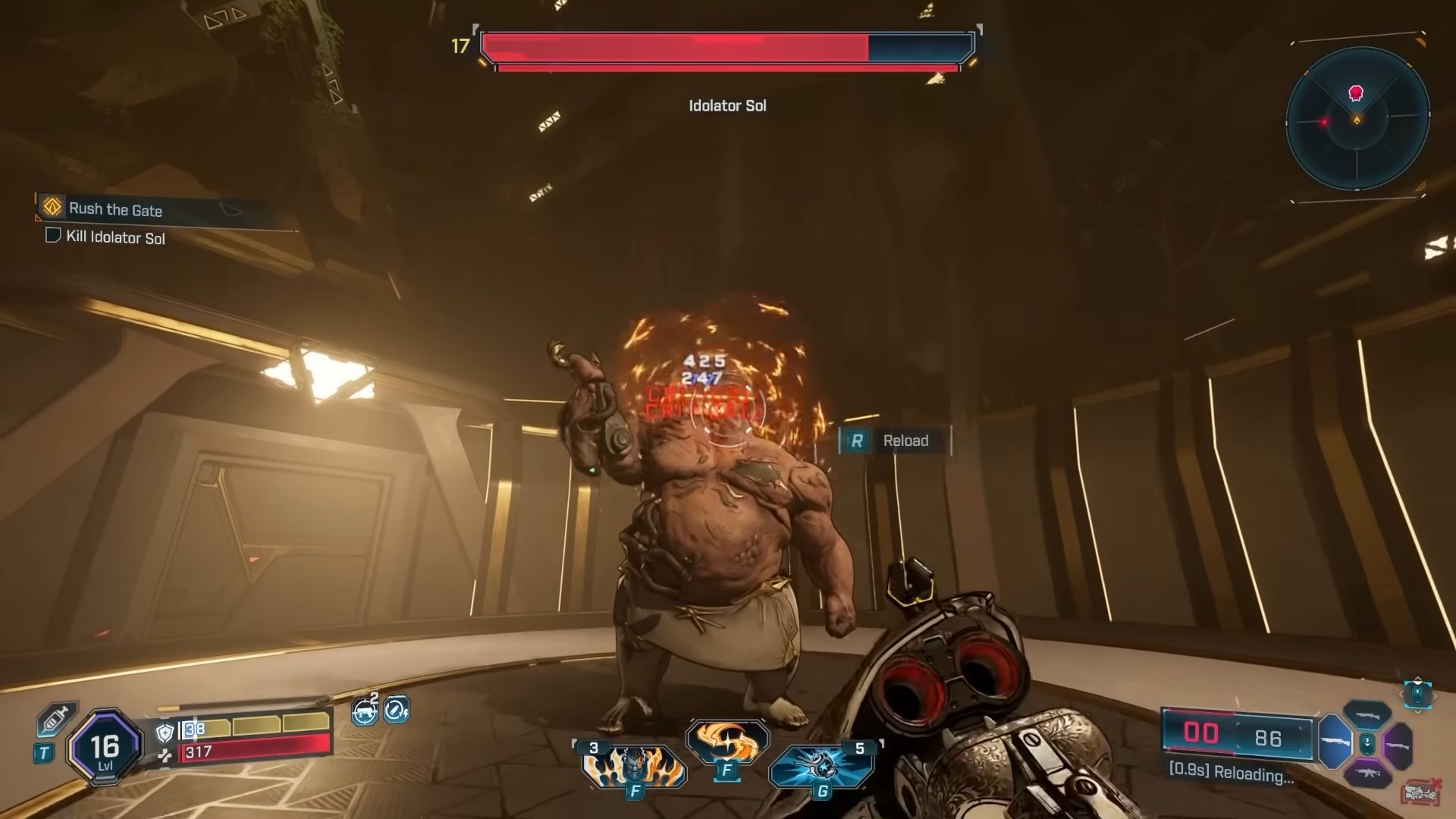The width and height of the screenshot is (1456, 819).
Task: Click the Rush the Gate objective entry
Action: [114, 210]
